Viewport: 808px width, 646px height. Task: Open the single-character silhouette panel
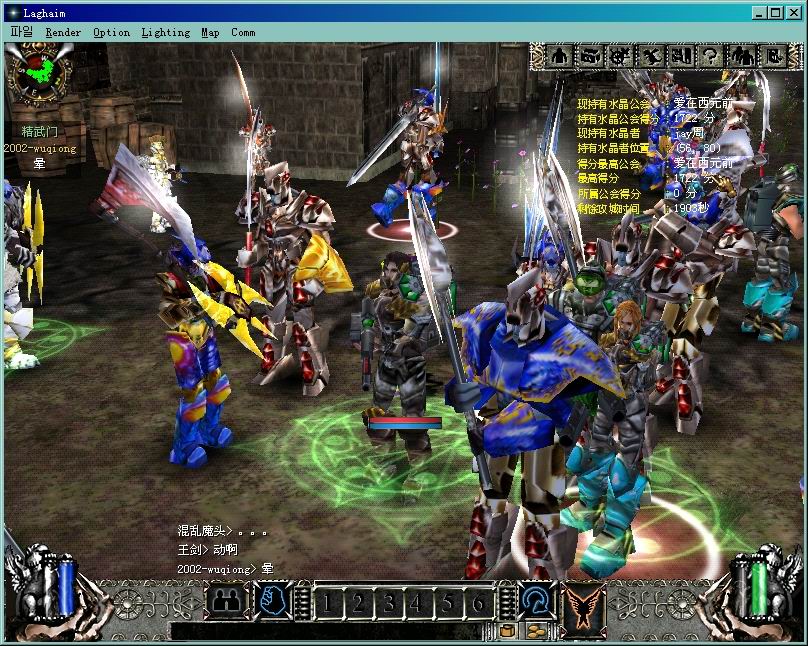click(560, 56)
